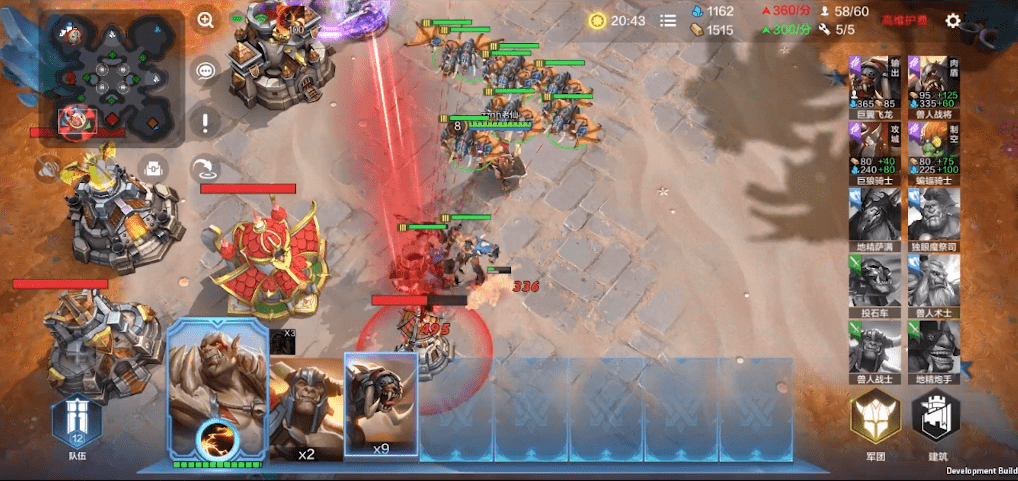Send an exclamation mark alert ping
Image resolution: width=1018 pixels, height=481 pixels.
coord(206,123)
